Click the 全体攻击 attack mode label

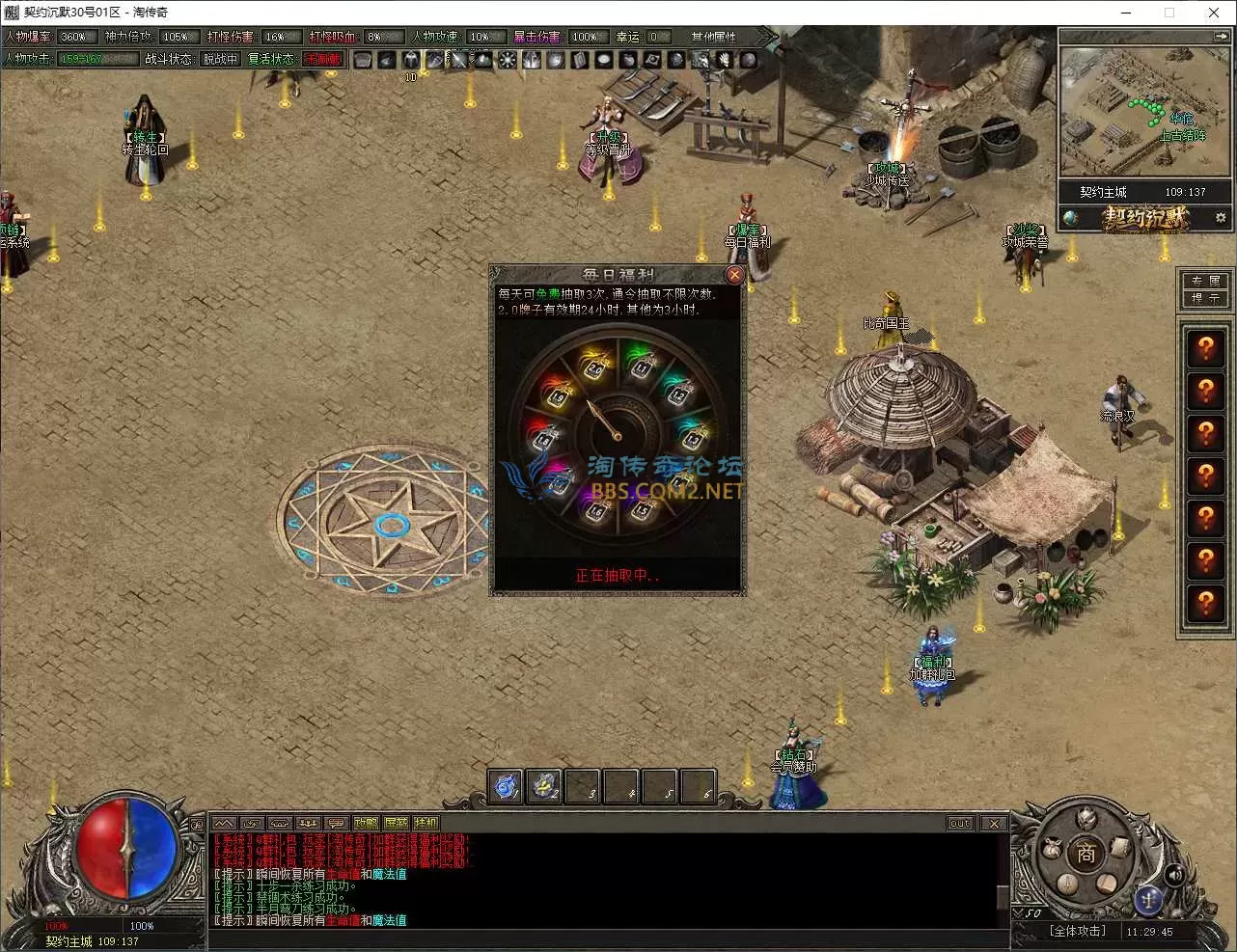tap(1077, 931)
